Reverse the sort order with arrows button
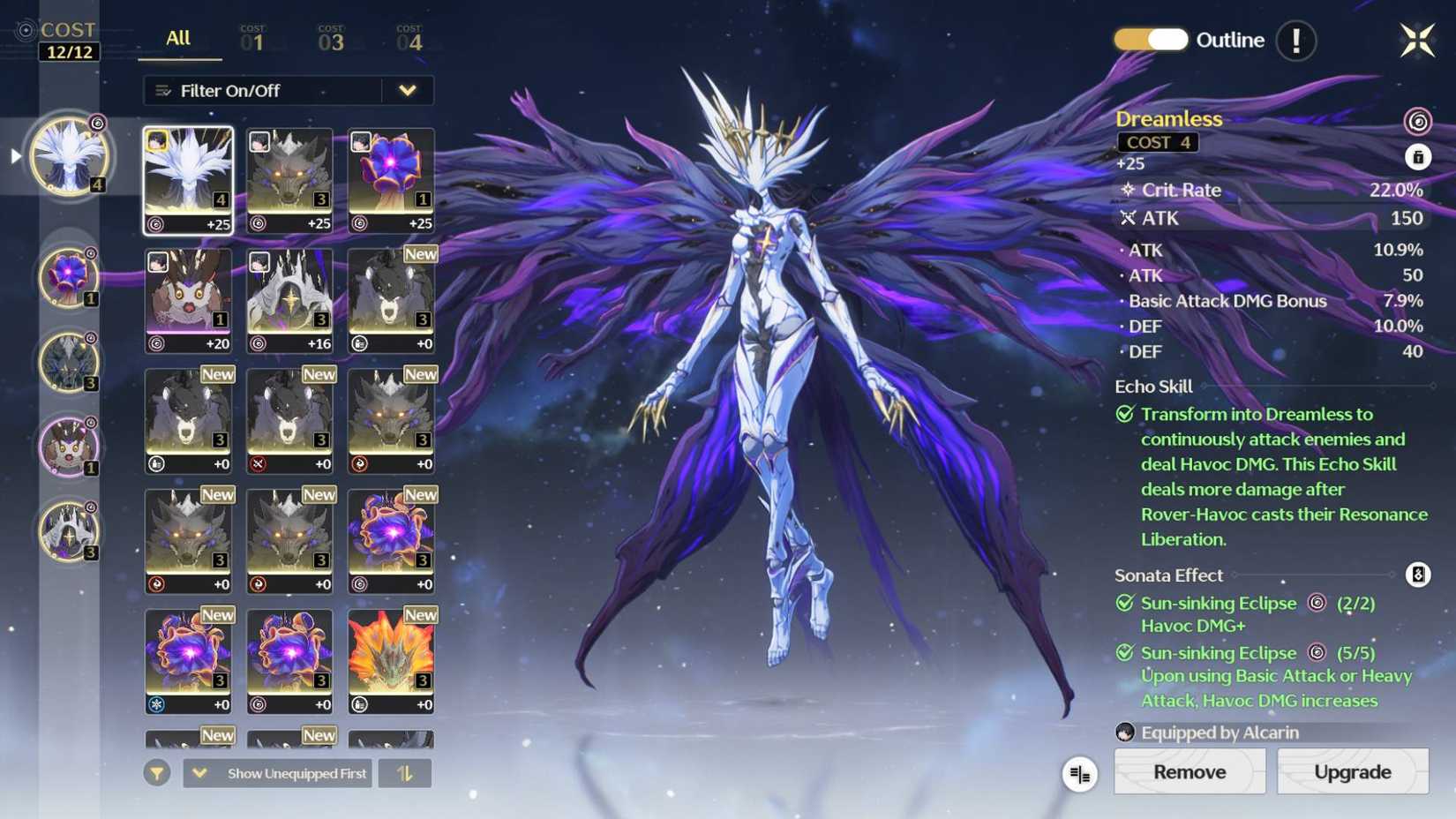Viewport: 1456px width, 819px height. 405,773
